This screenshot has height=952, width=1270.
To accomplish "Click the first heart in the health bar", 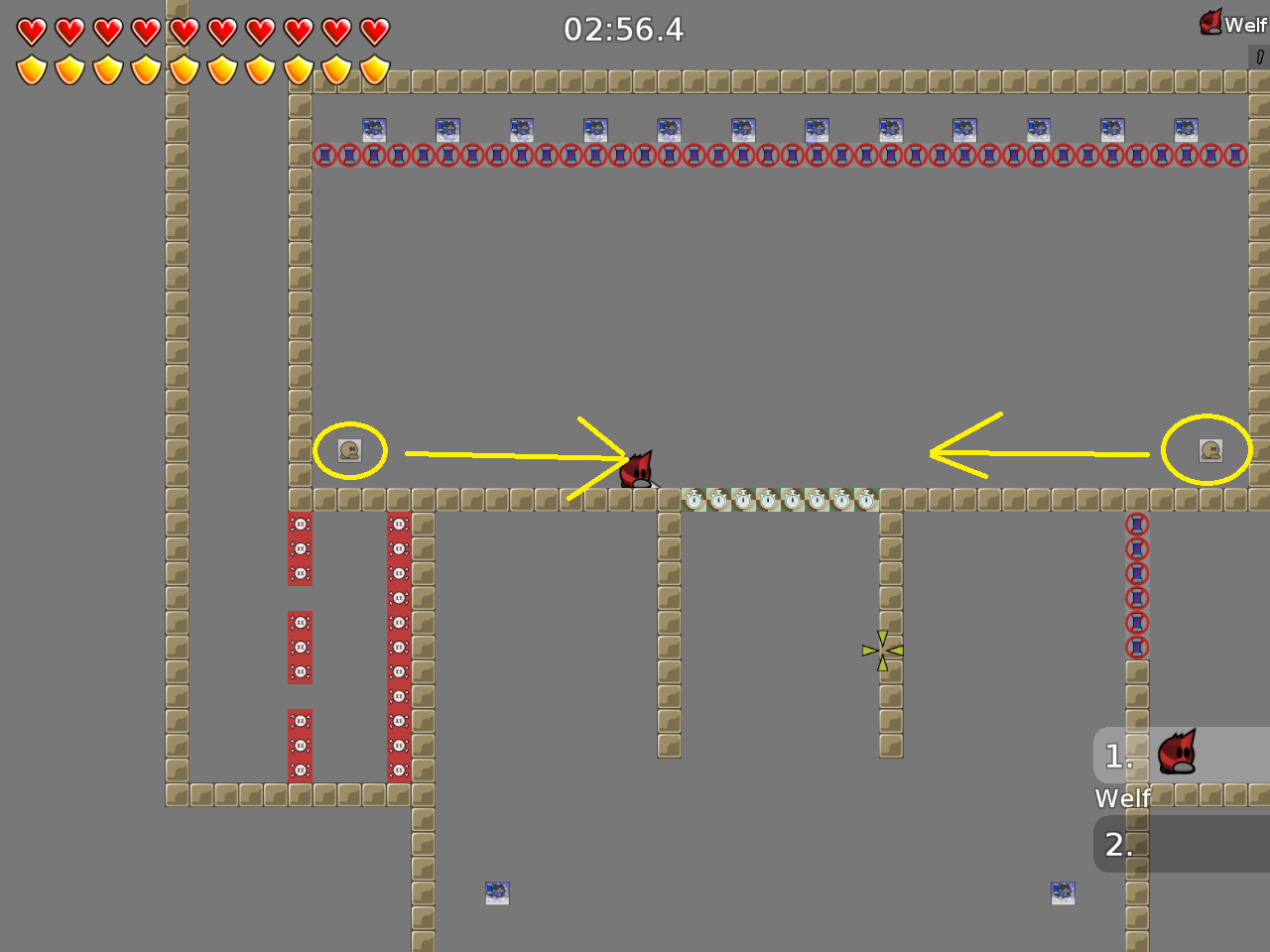I will point(31,31).
